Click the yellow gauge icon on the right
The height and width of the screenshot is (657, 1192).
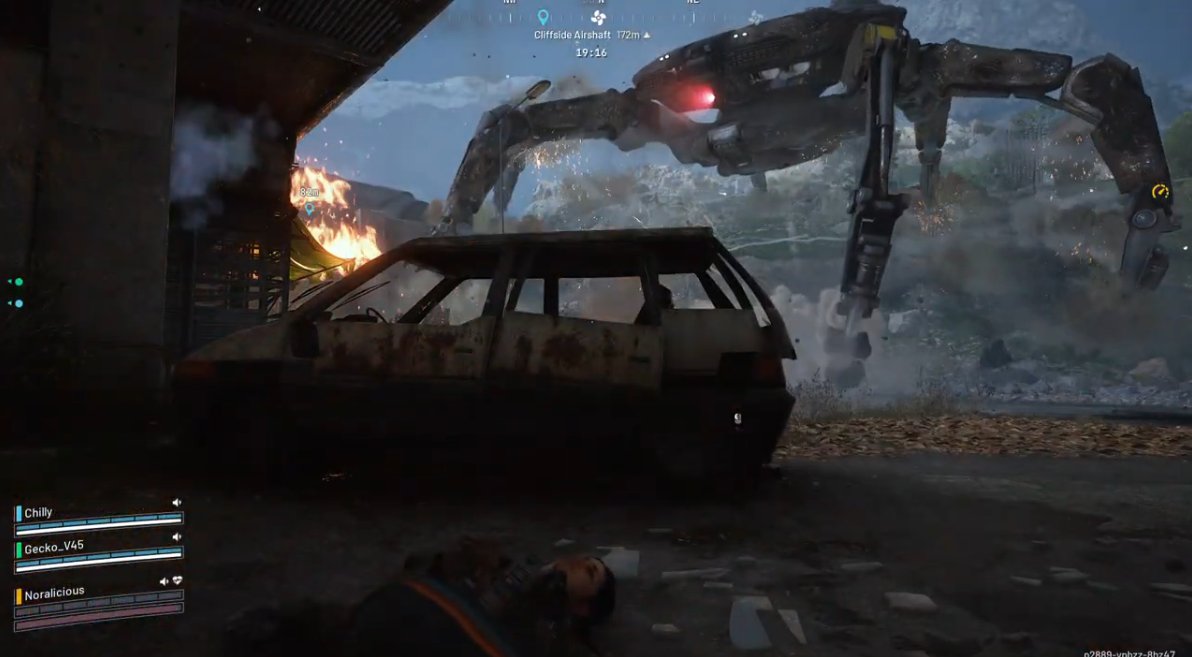(x=1160, y=192)
